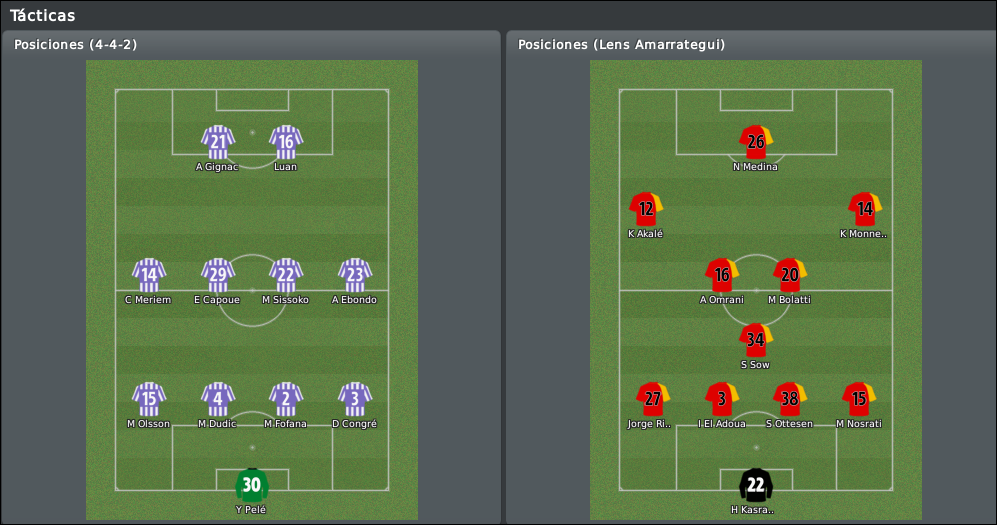
Task: Pick Luan's number 16 shirt
Action: [286, 142]
